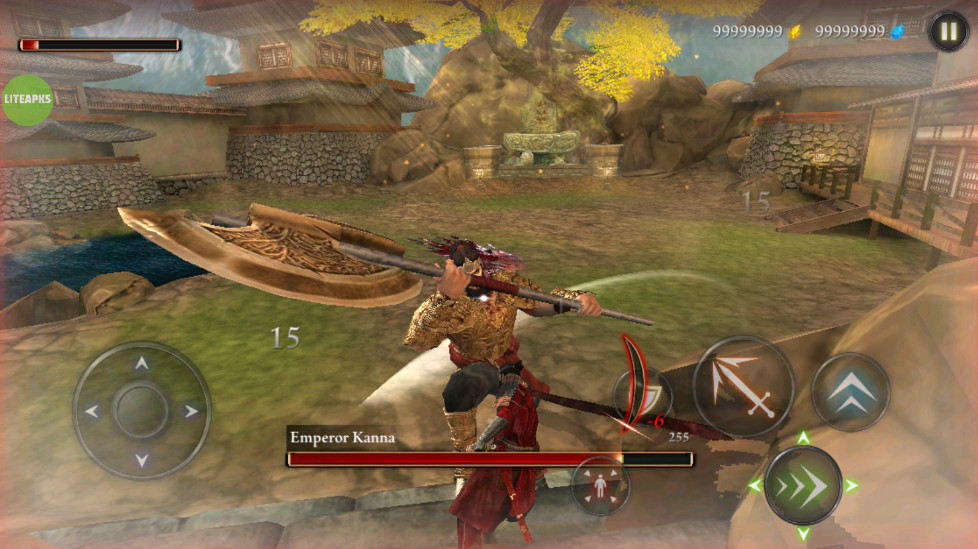Tap the sword attack button

click(x=743, y=387)
